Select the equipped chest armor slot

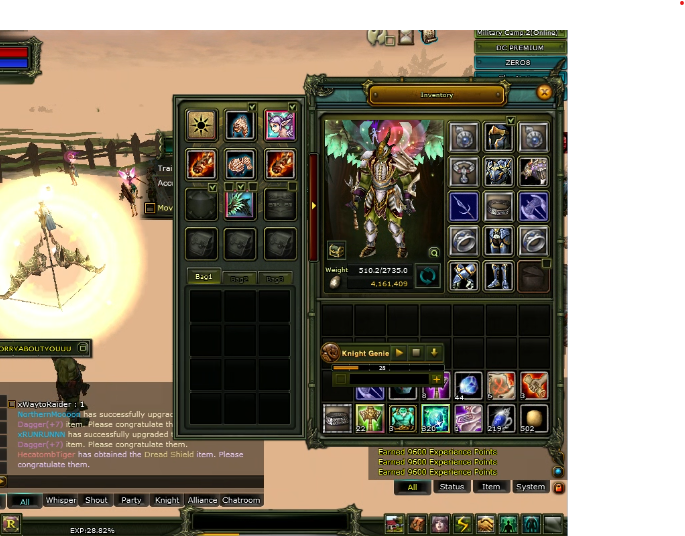click(x=498, y=171)
